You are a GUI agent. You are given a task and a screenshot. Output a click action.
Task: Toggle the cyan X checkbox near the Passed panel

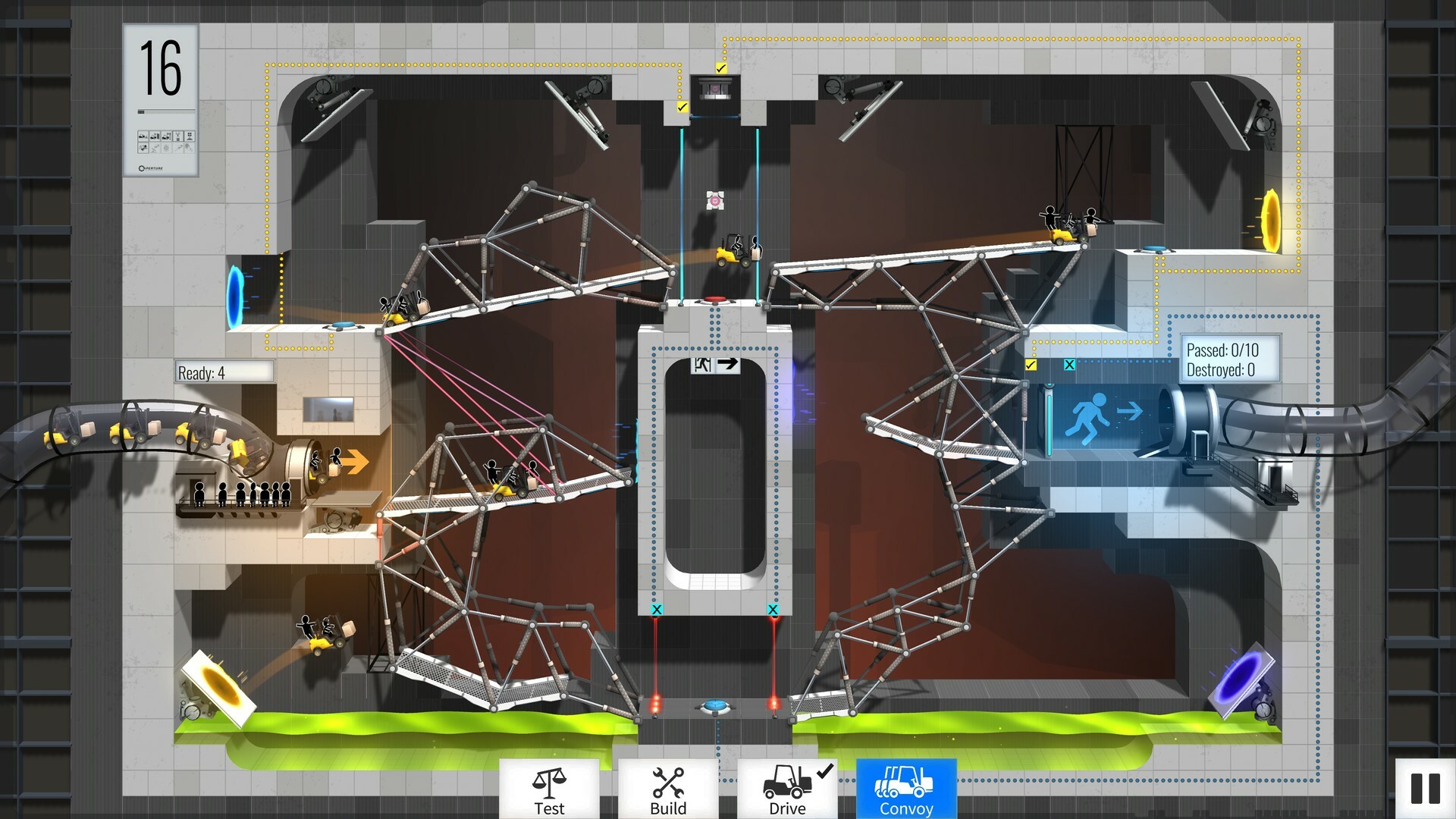(1069, 363)
